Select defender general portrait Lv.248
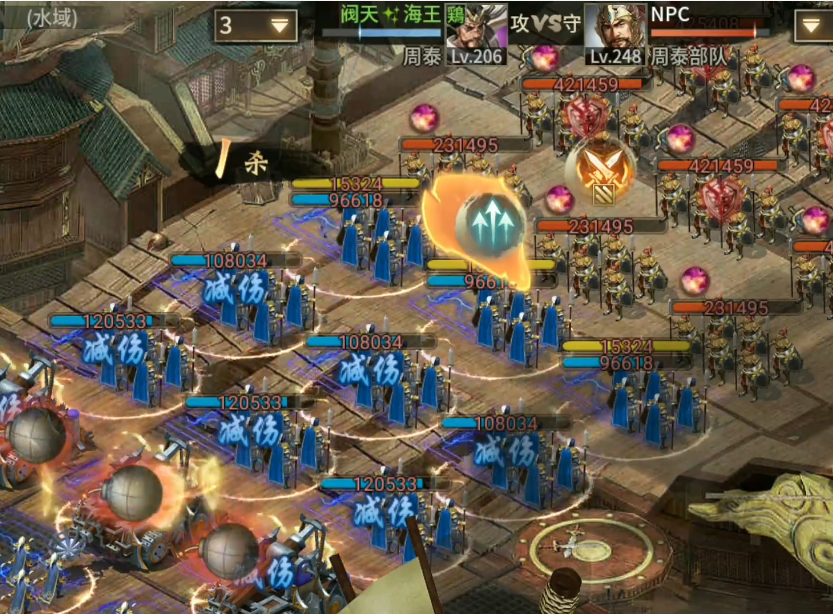 614,34
